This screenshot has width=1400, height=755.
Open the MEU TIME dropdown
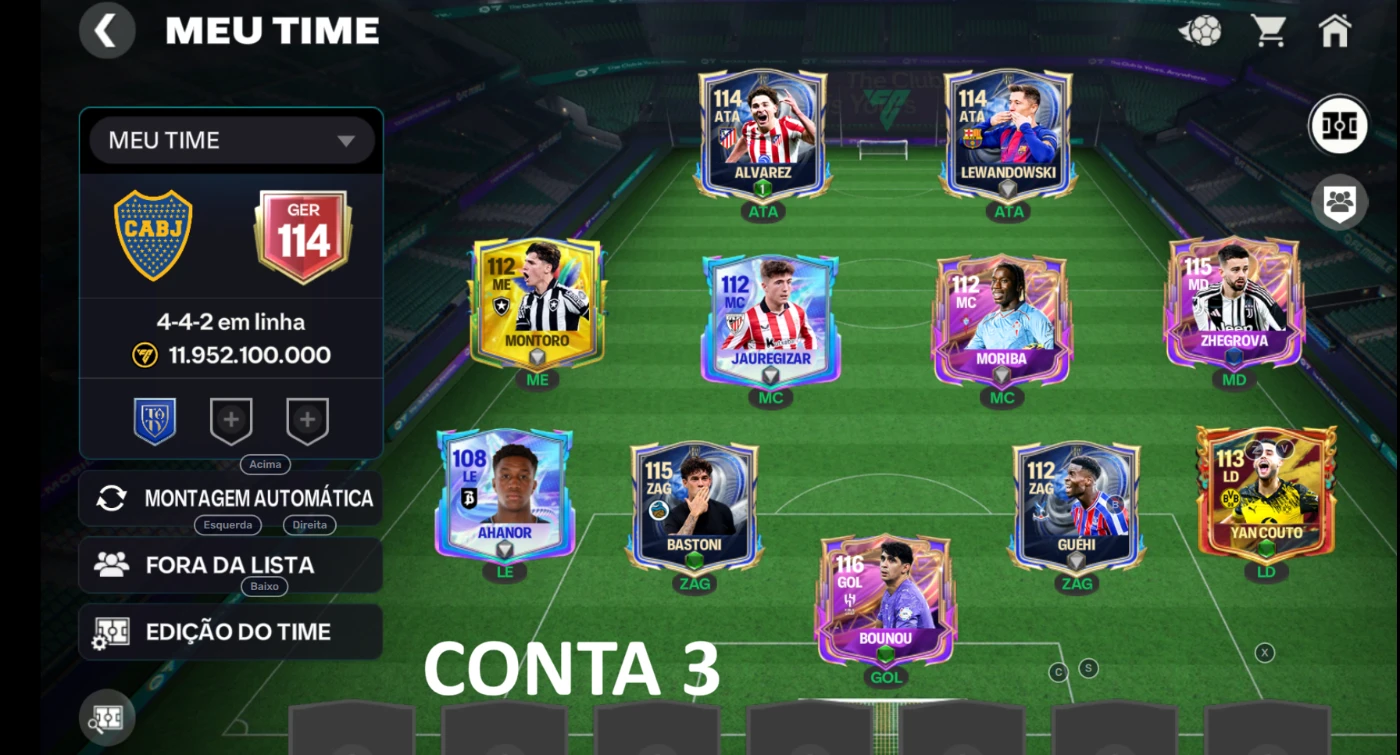pos(232,141)
